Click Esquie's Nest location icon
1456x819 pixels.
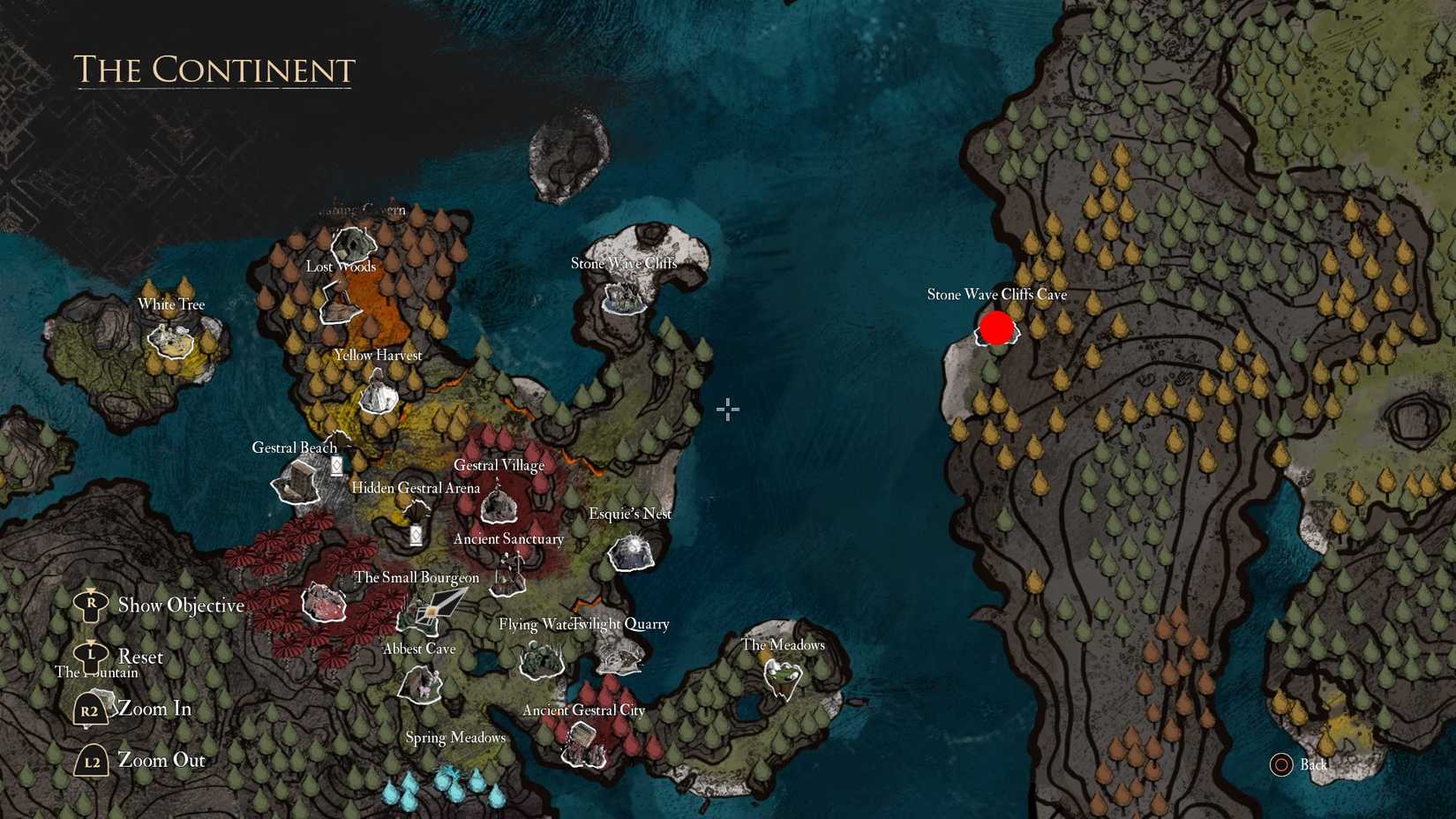point(632,552)
